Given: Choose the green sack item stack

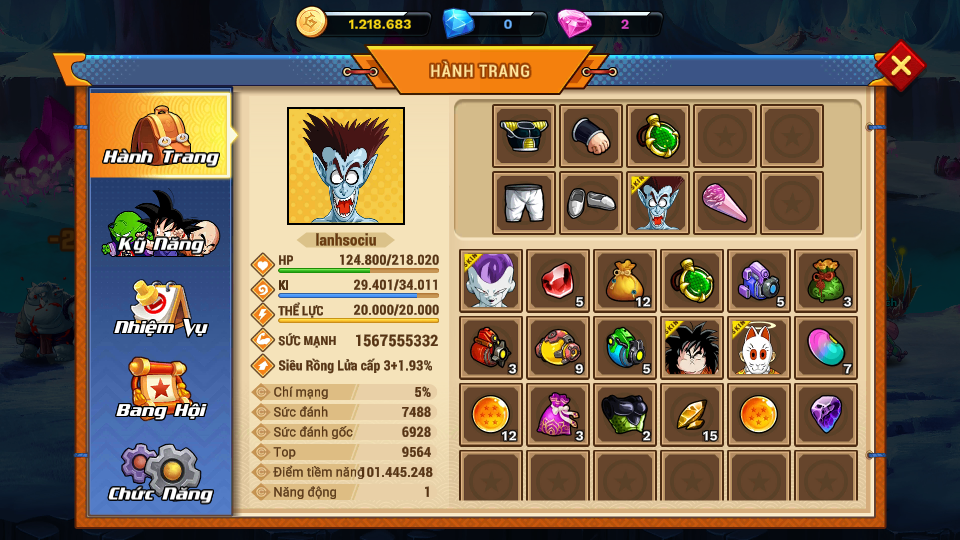Looking at the screenshot, I should tap(826, 281).
